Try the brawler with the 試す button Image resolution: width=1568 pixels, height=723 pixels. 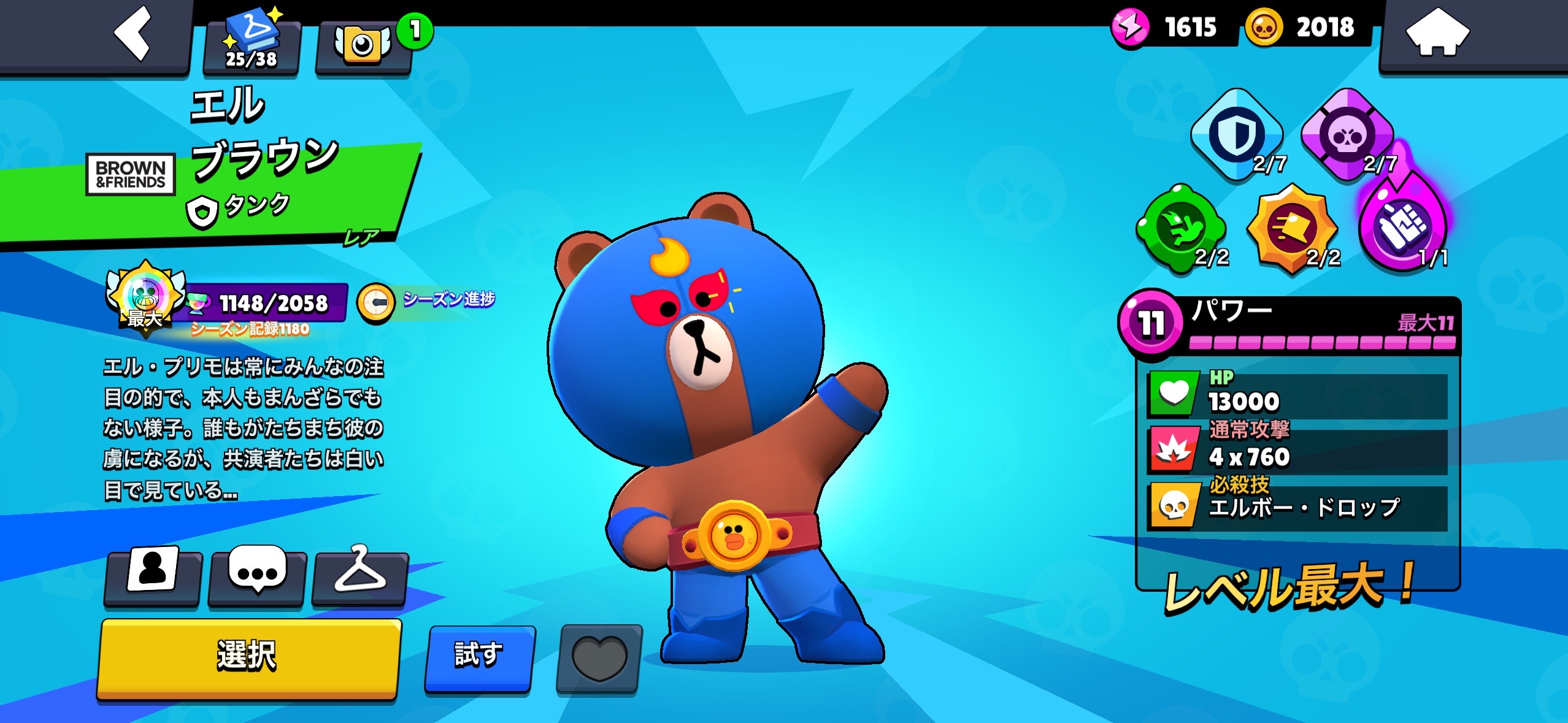[479, 657]
